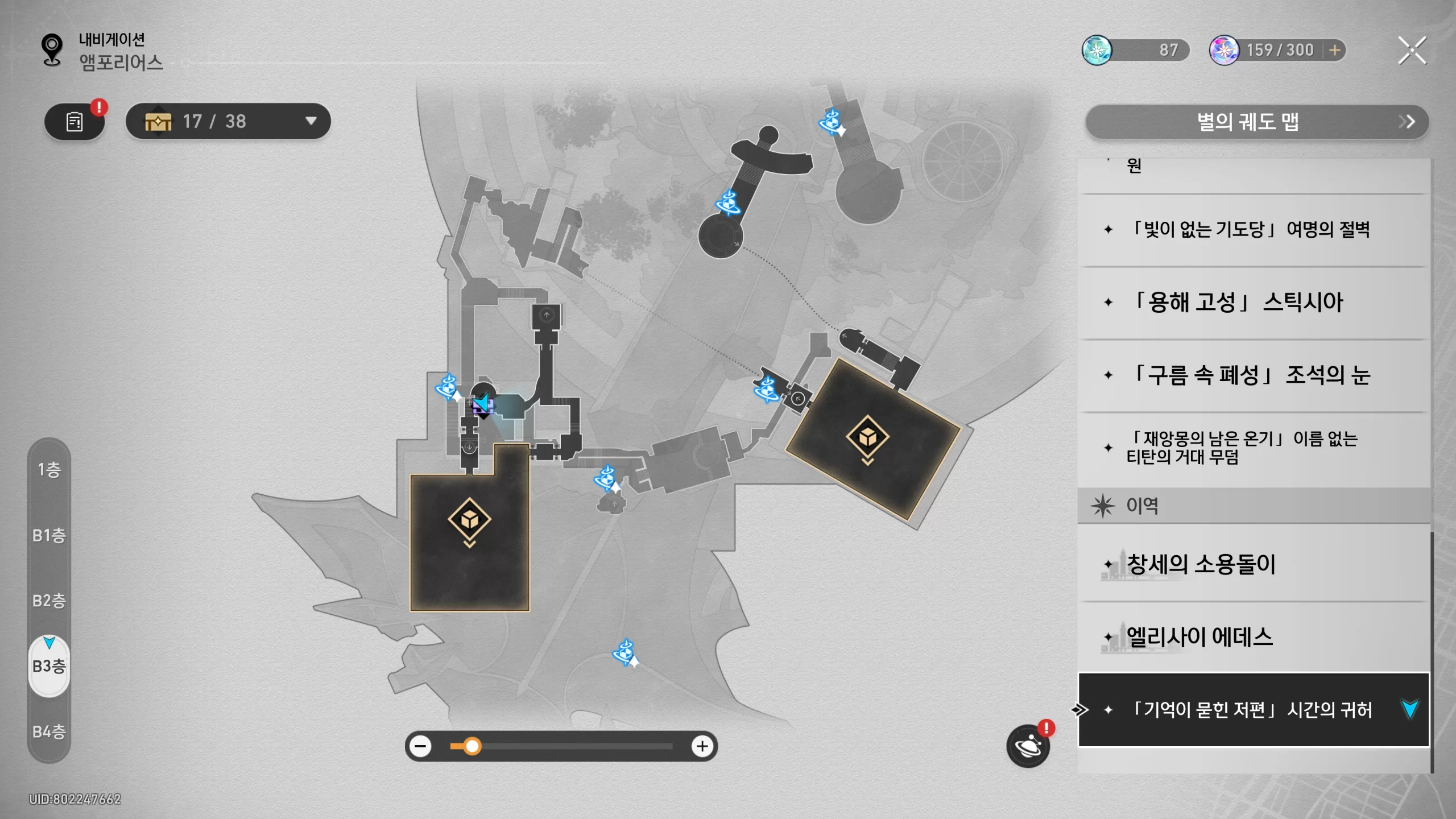This screenshot has width=1456, height=819.
Task: Open the mission log icon
Action: [x=75, y=122]
